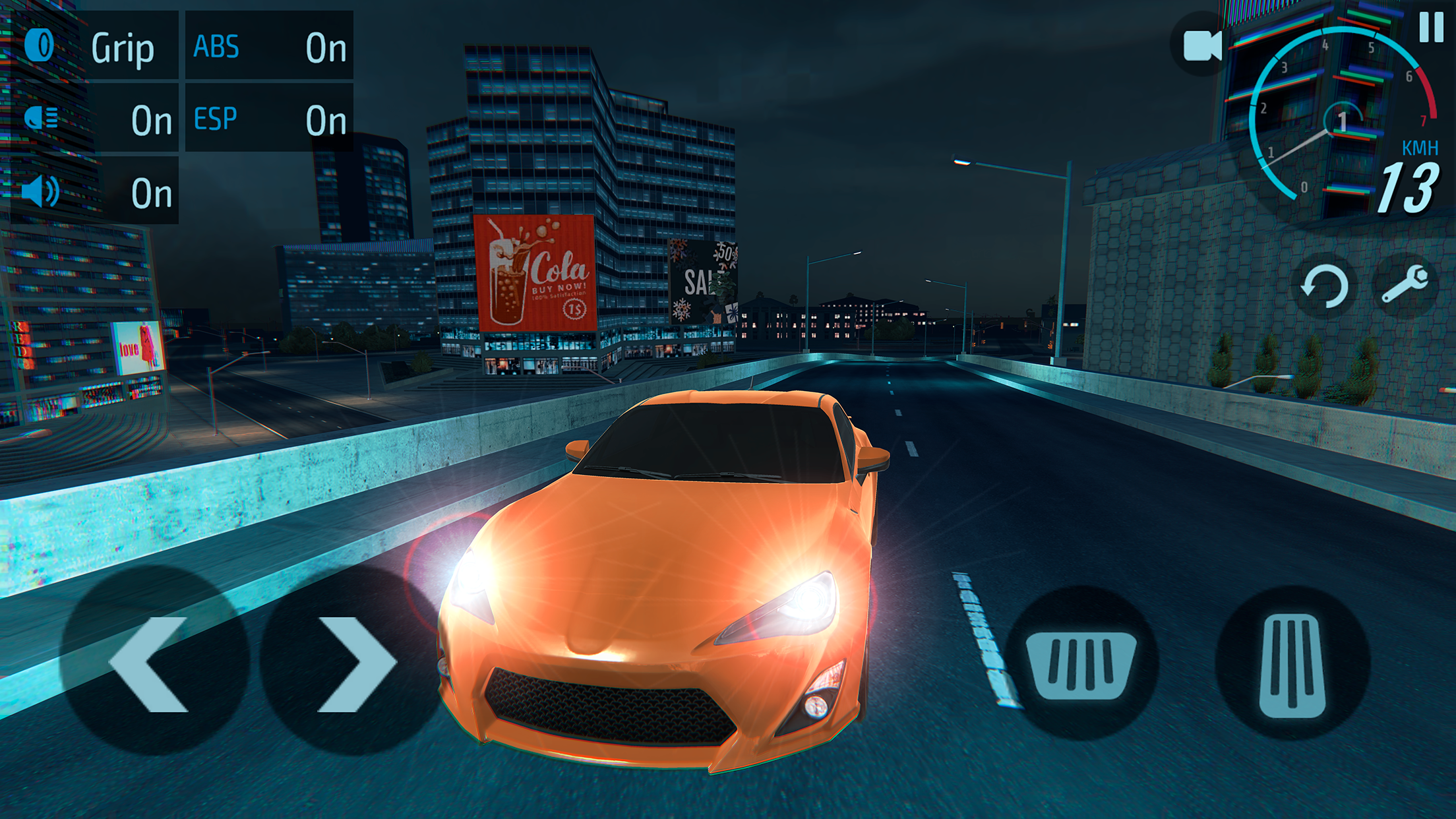Toggle ABS off
1456x819 pixels.
pyautogui.click(x=327, y=46)
